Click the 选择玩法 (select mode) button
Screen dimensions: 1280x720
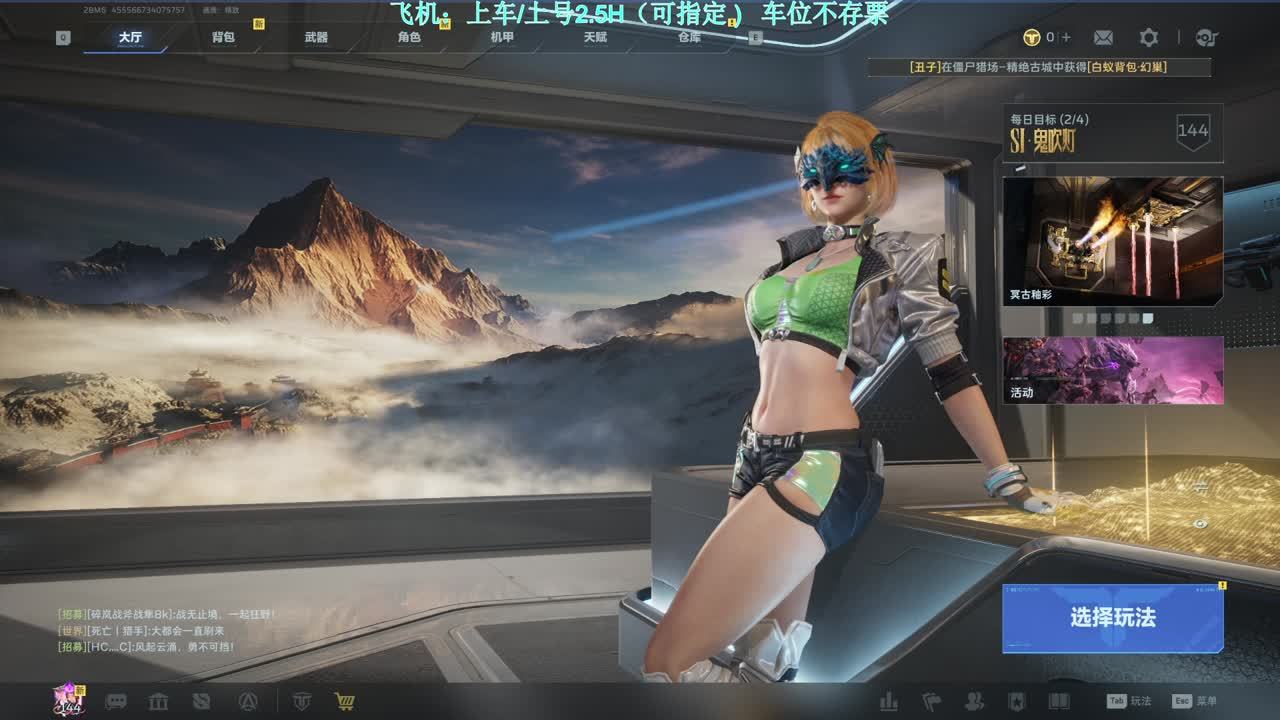coord(1112,618)
